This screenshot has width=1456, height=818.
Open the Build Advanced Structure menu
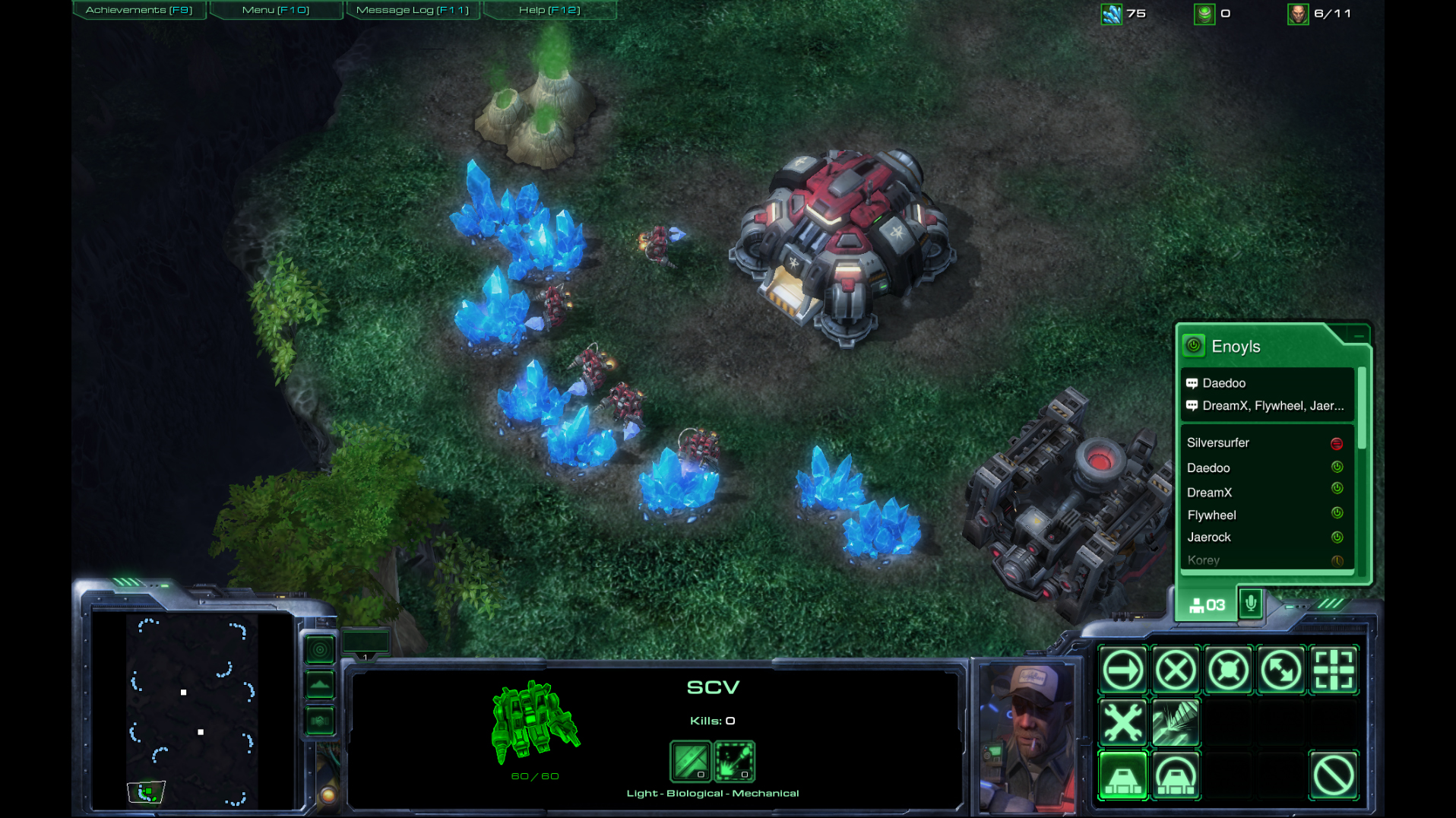point(1176,776)
